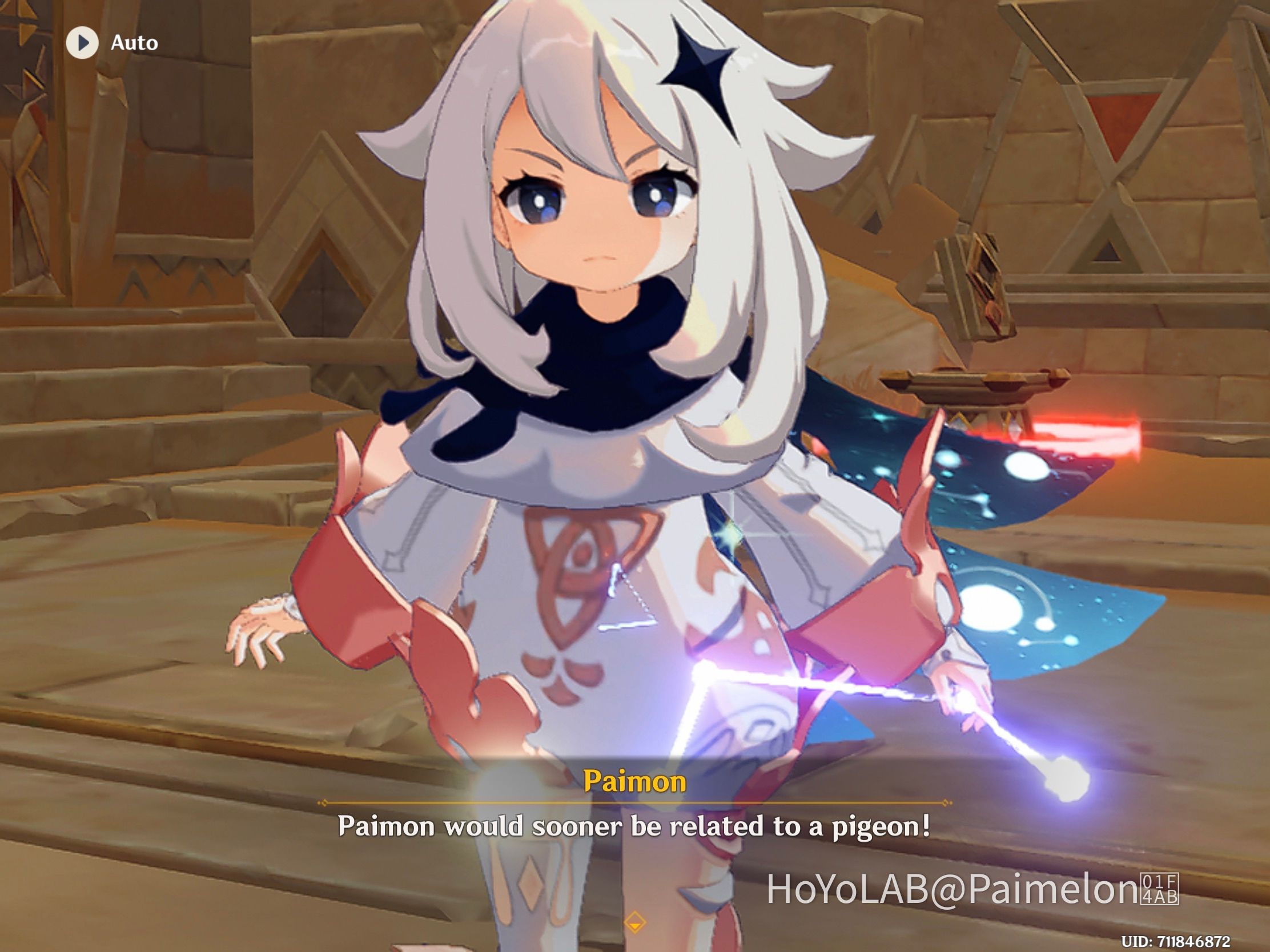The width and height of the screenshot is (1270, 952).
Task: Click the ornamental gold divider line
Action: pyautogui.click(x=635, y=804)
